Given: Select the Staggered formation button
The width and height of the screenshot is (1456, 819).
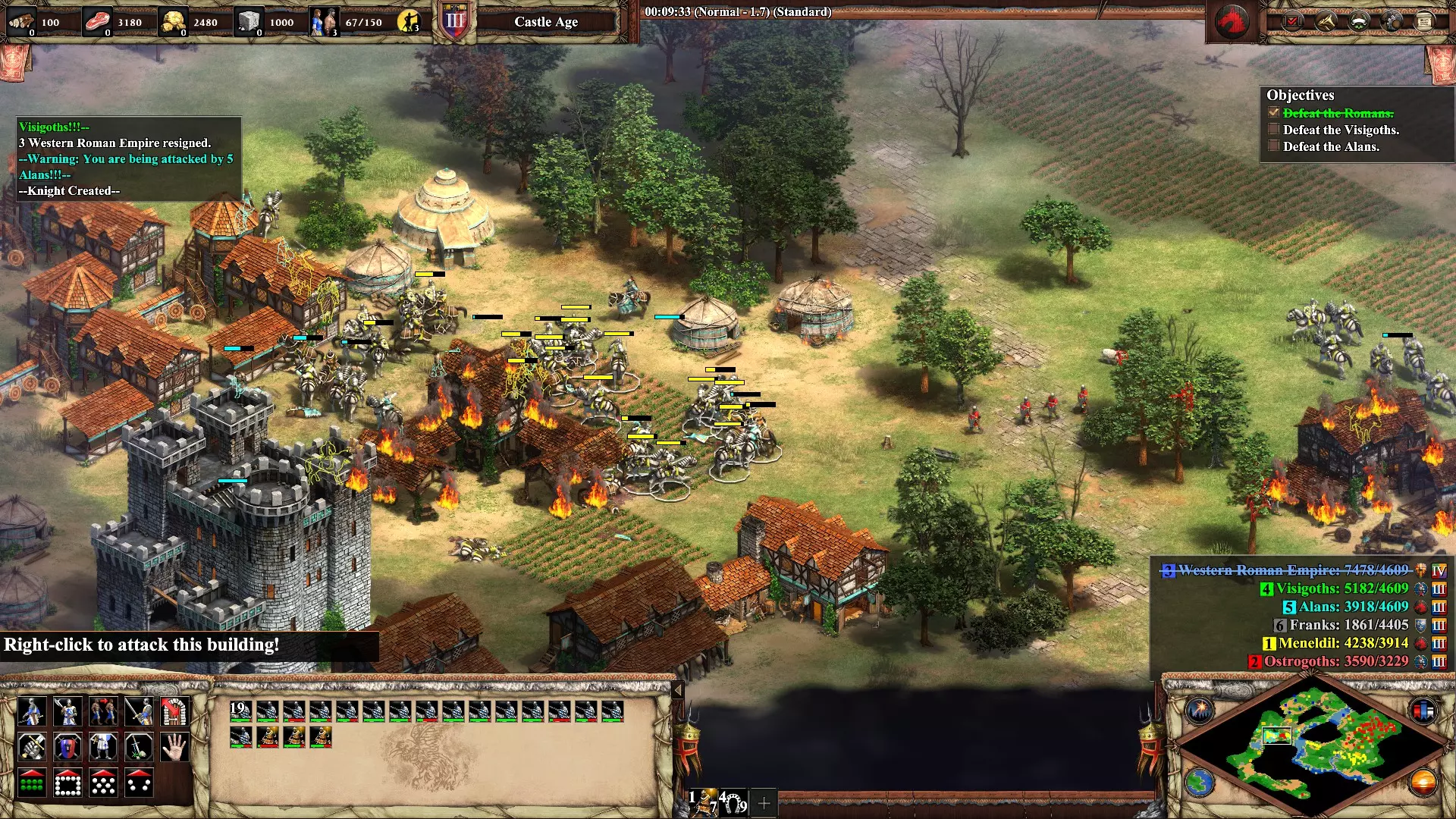Looking at the screenshot, I should tap(103, 783).
